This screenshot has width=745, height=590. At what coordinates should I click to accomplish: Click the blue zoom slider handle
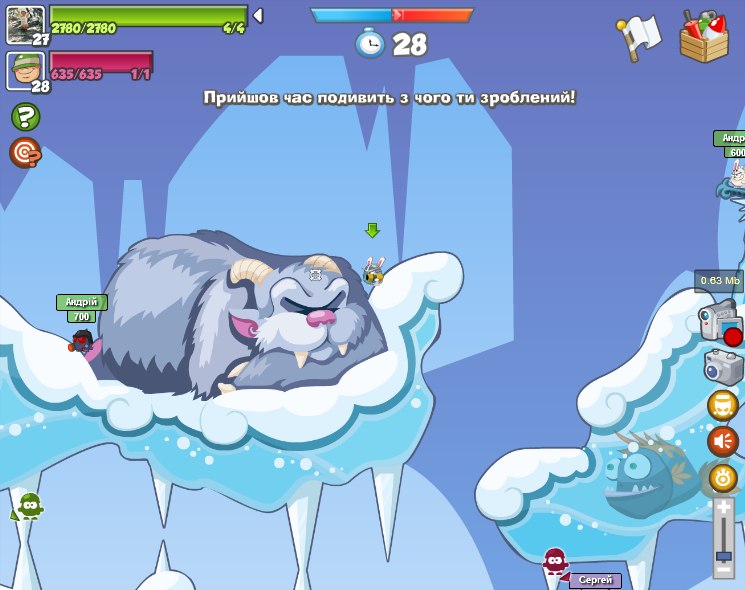pyautogui.click(x=723, y=555)
